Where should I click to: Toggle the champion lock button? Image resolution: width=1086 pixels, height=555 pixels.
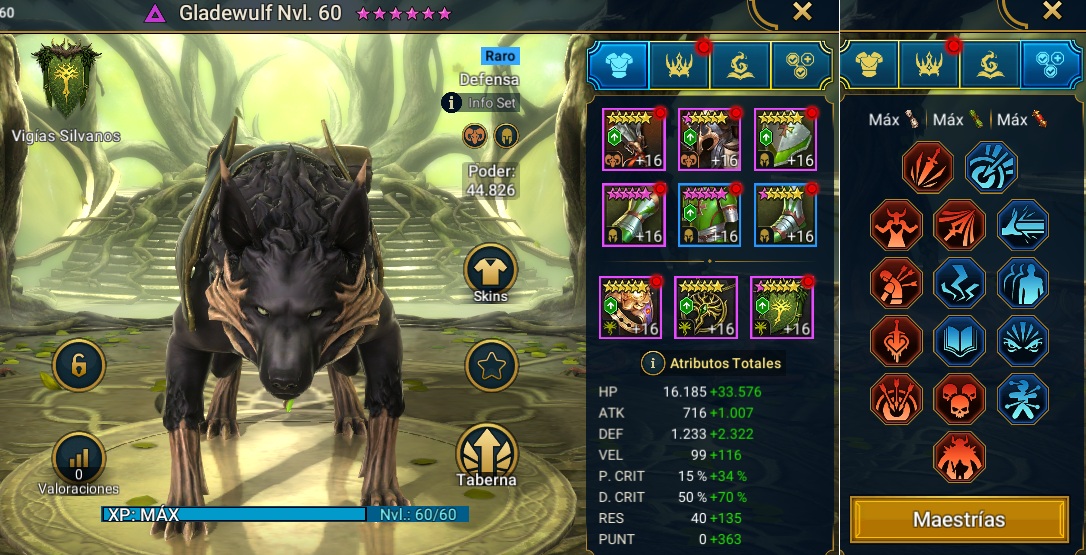pos(78,367)
